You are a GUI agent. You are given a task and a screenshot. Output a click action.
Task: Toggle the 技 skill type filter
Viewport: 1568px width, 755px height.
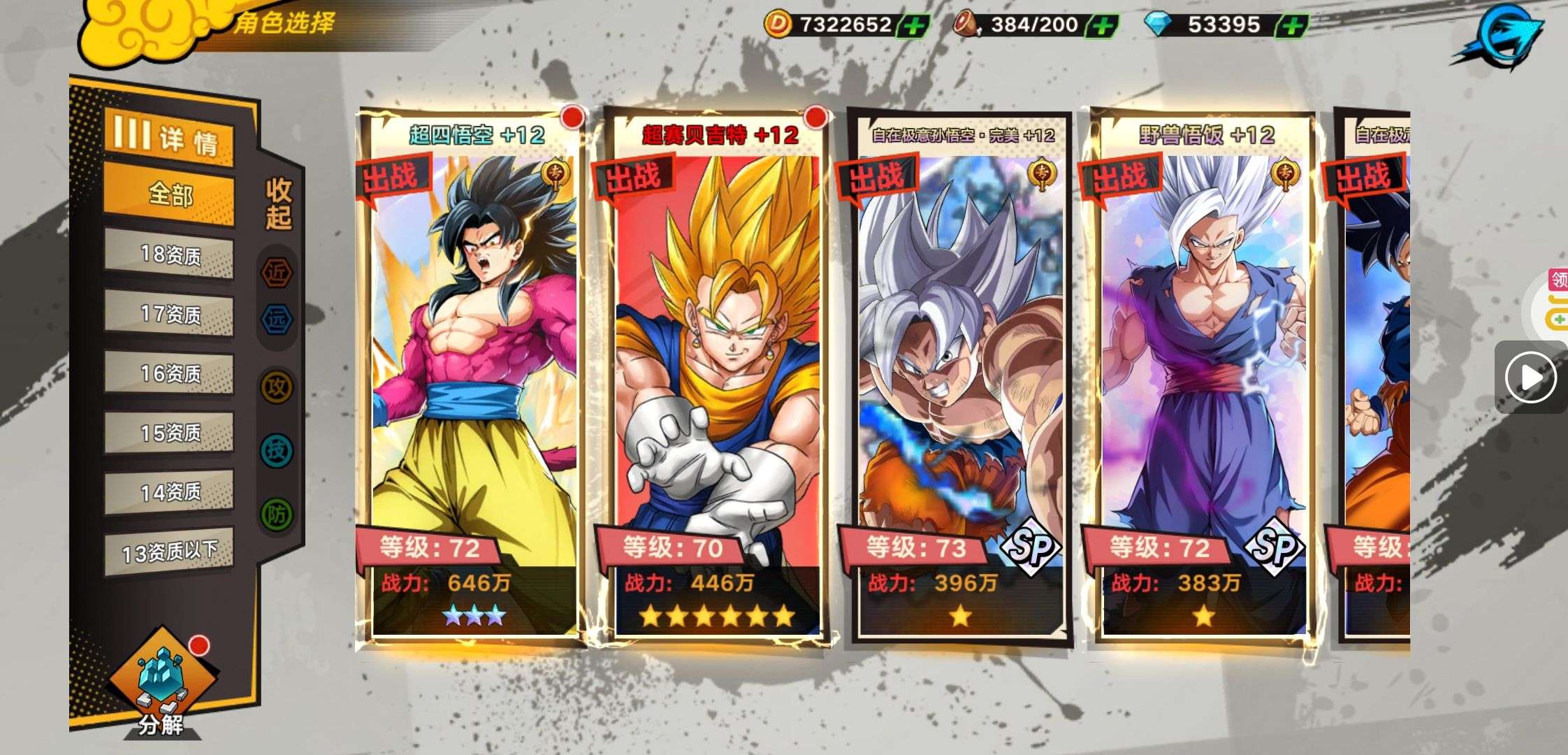(277, 451)
